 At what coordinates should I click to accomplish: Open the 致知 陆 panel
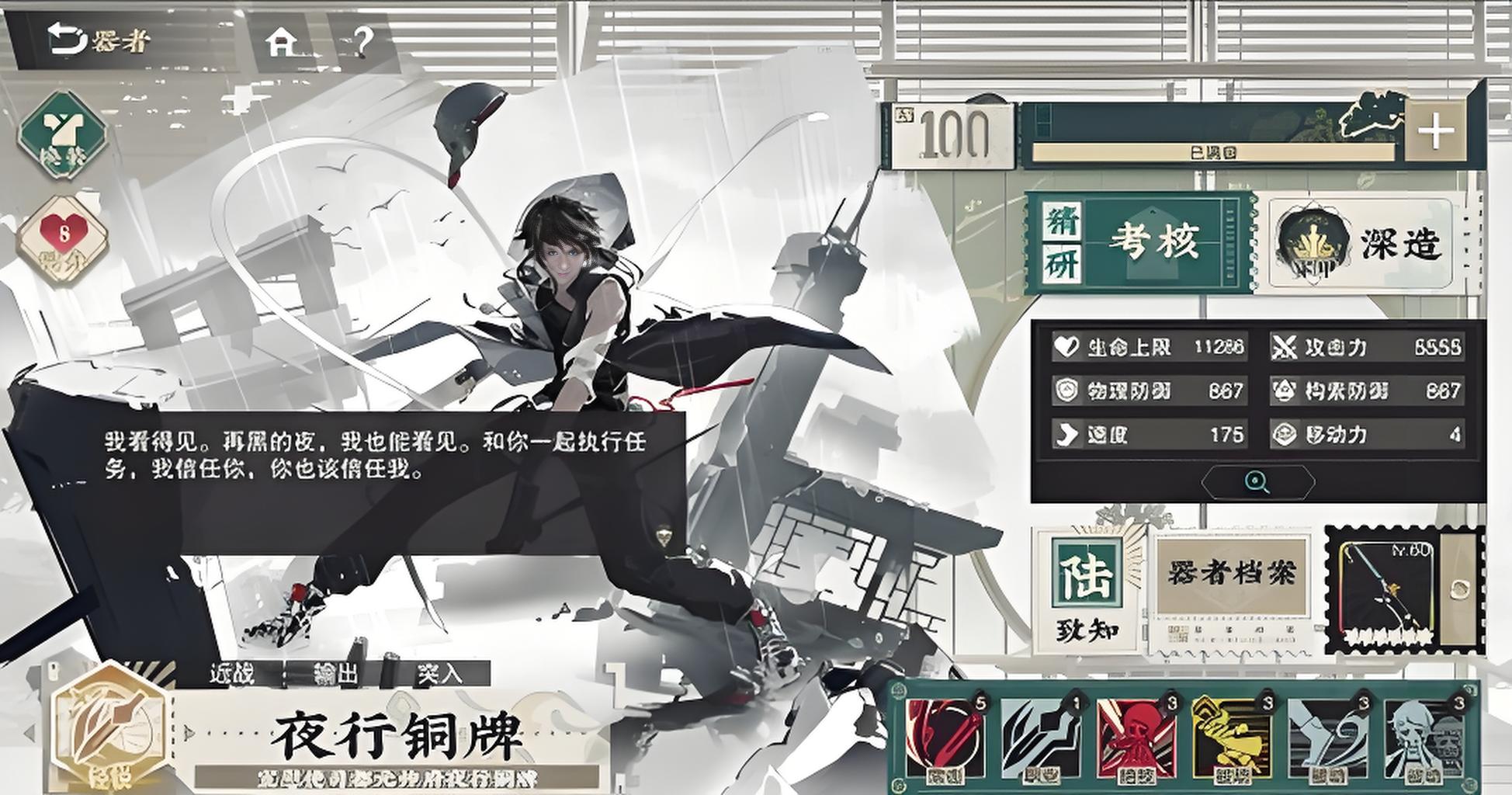[x=1087, y=592]
